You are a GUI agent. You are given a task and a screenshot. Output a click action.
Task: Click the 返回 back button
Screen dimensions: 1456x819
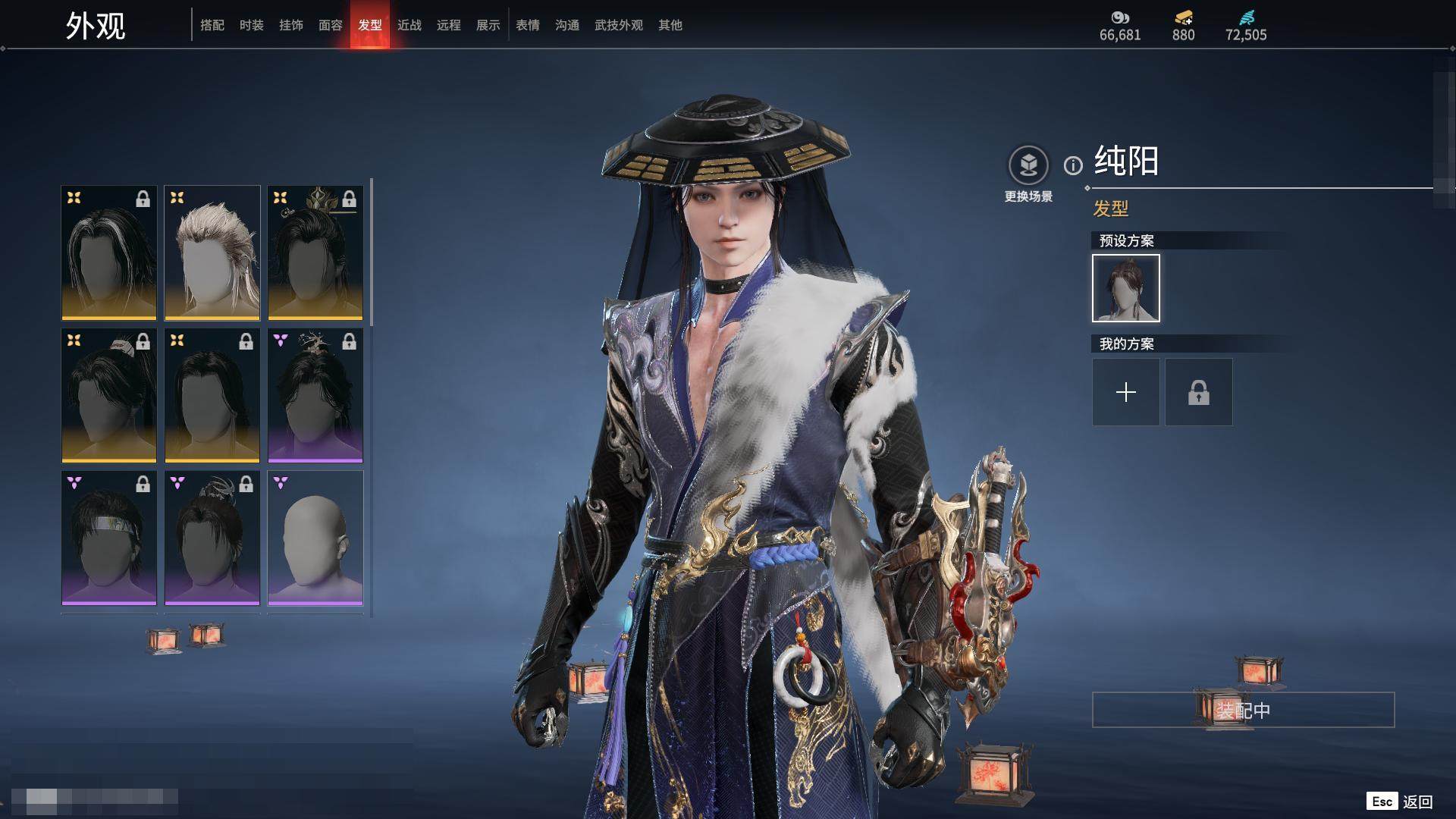pyautogui.click(x=1417, y=802)
